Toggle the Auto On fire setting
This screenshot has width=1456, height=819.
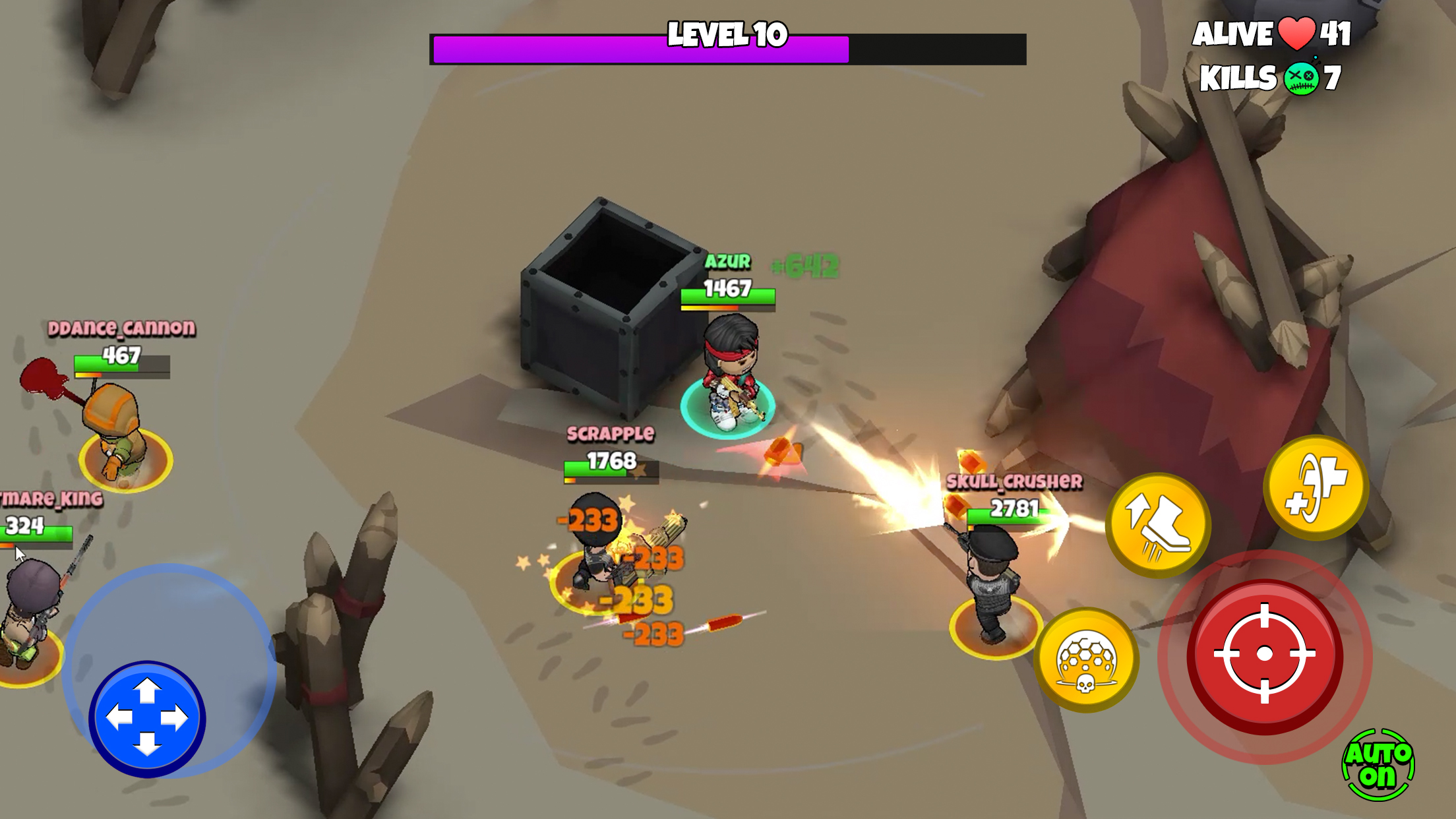coord(1378,766)
